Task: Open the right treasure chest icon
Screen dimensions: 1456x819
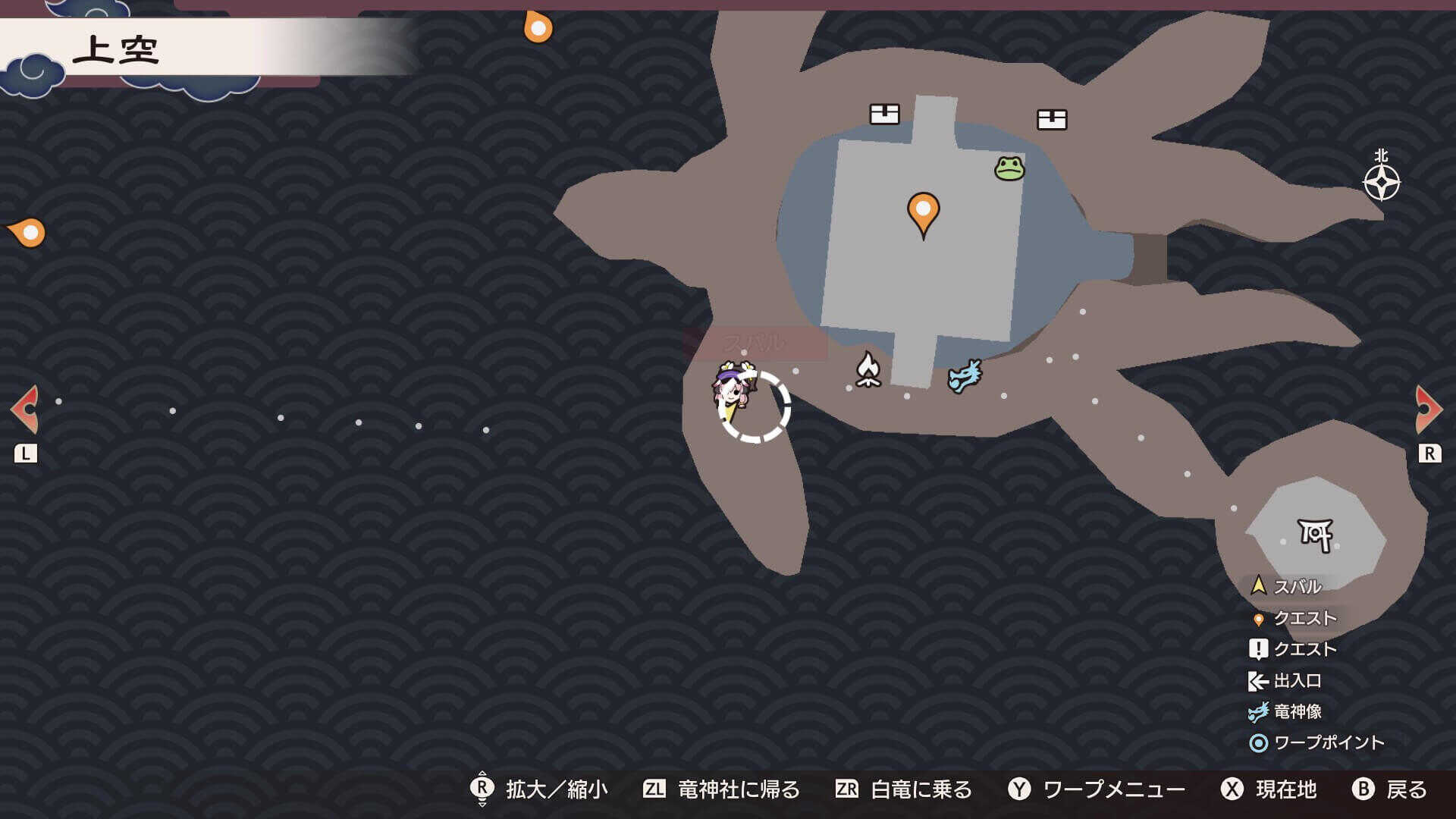Action: [x=1053, y=118]
